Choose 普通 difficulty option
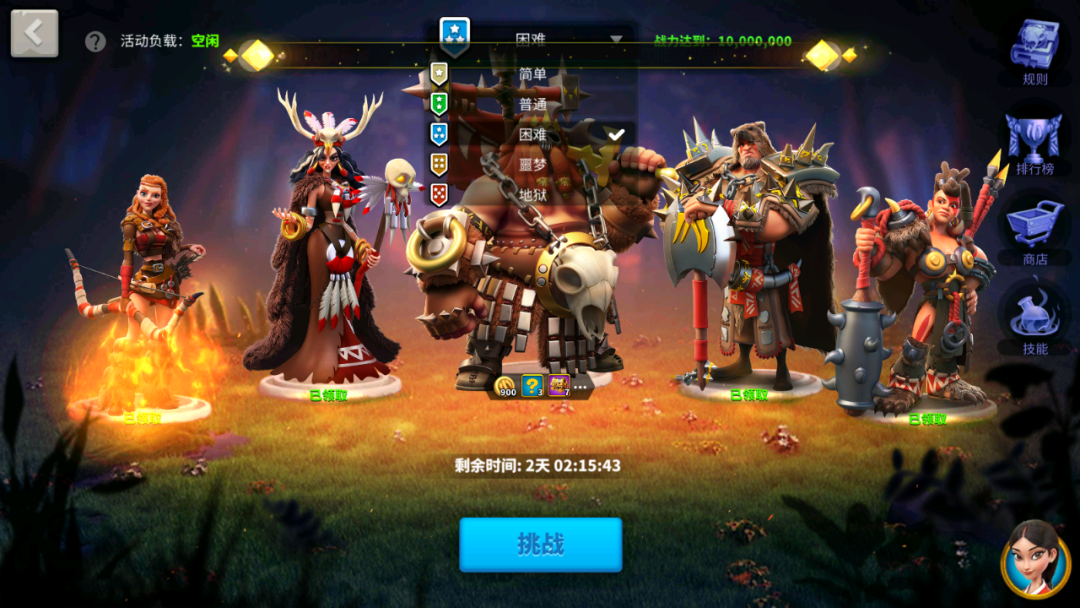This screenshot has width=1080, height=608. coord(532,104)
